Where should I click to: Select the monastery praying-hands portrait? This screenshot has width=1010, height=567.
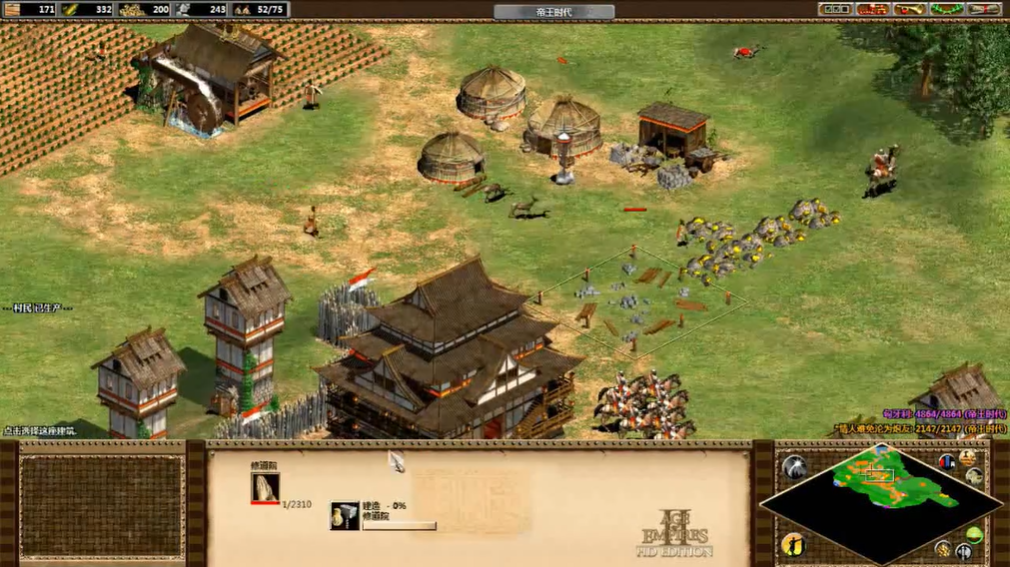pyautogui.click(x=265, y=487)
